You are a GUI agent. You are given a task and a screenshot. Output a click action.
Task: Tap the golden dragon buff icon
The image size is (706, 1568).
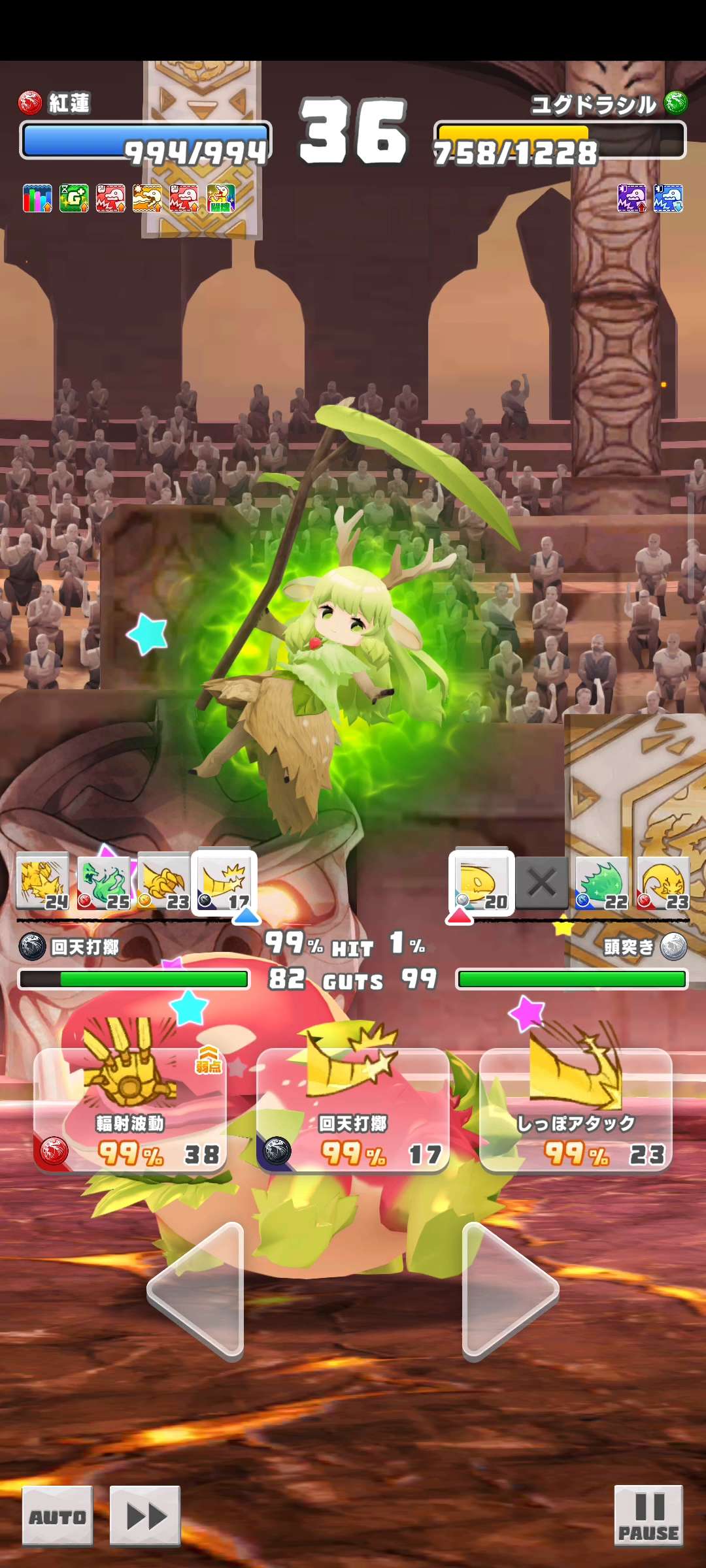coord(147,198)
